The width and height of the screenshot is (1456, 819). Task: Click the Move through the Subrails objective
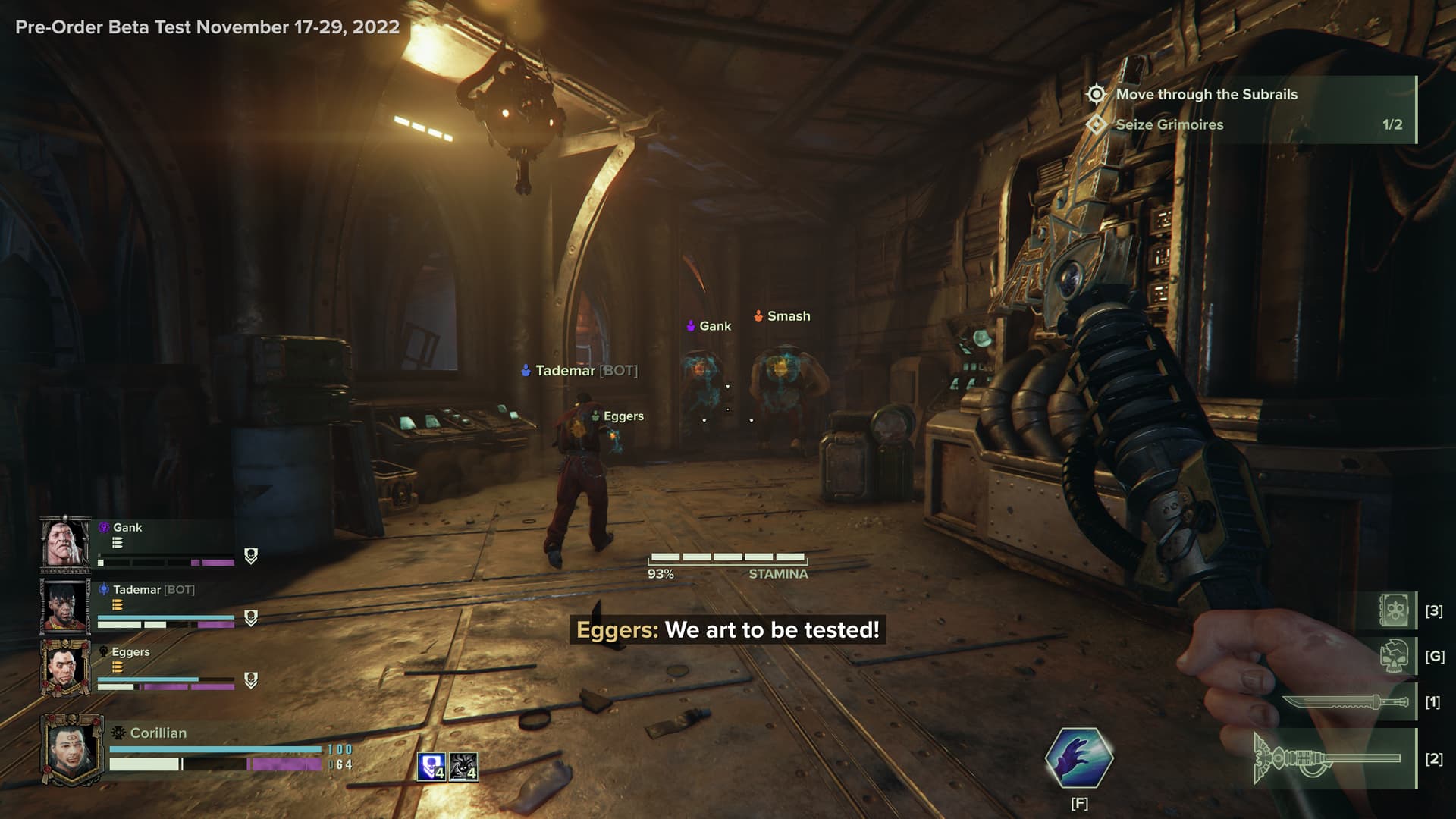(x=1206, y=94)
